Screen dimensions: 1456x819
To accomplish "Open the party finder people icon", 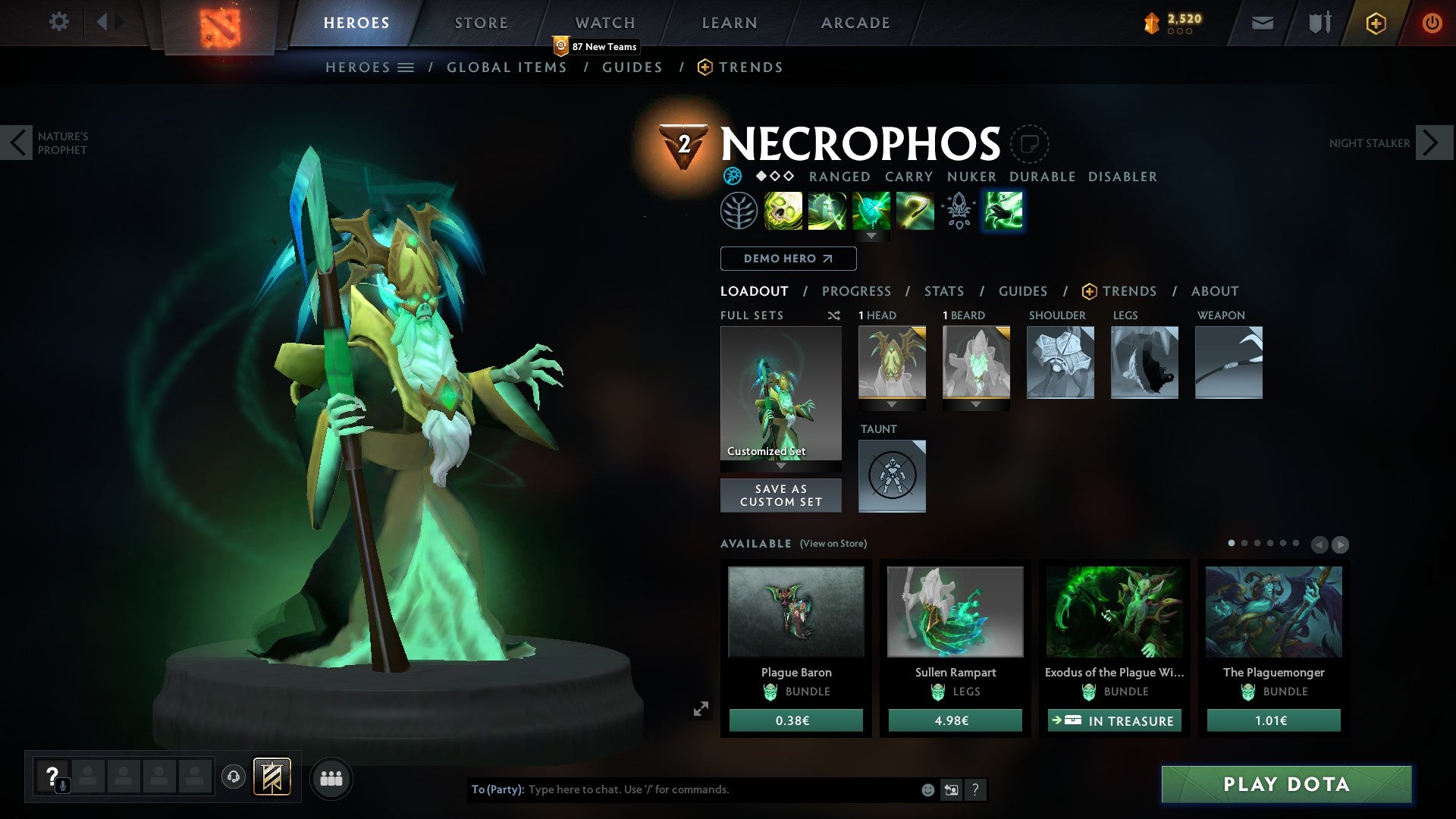I will [331, 778].
